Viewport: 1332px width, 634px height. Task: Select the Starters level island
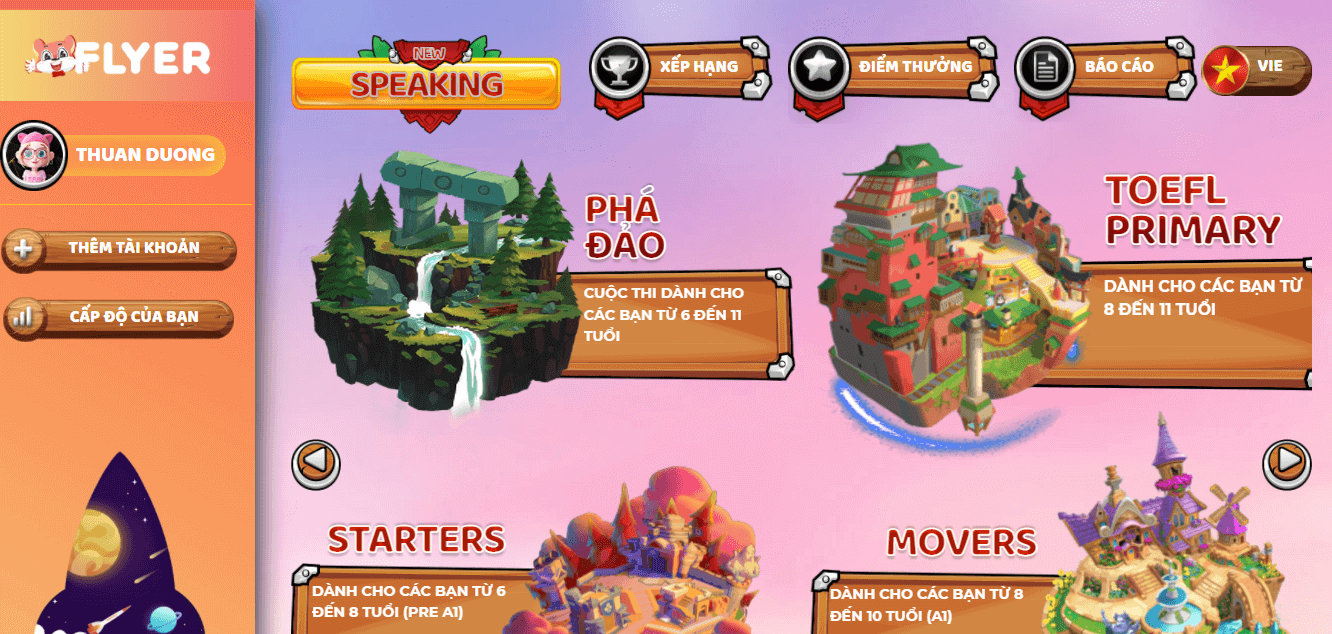coord(650,560)
